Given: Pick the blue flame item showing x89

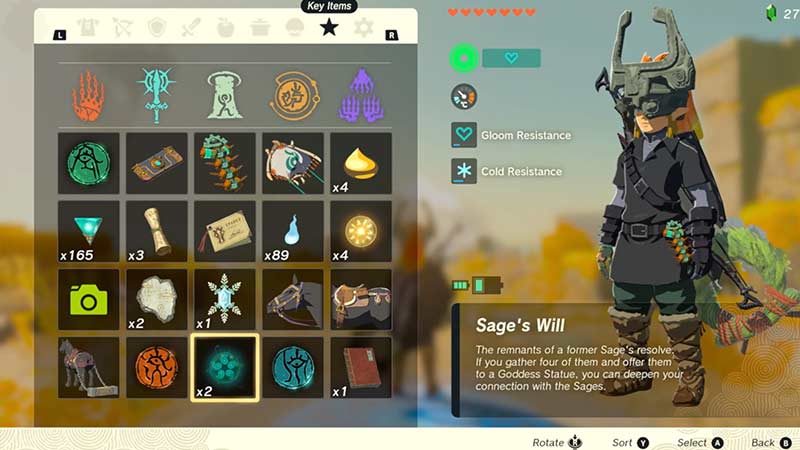Looking at the screenshot, I should coord(293,231).
